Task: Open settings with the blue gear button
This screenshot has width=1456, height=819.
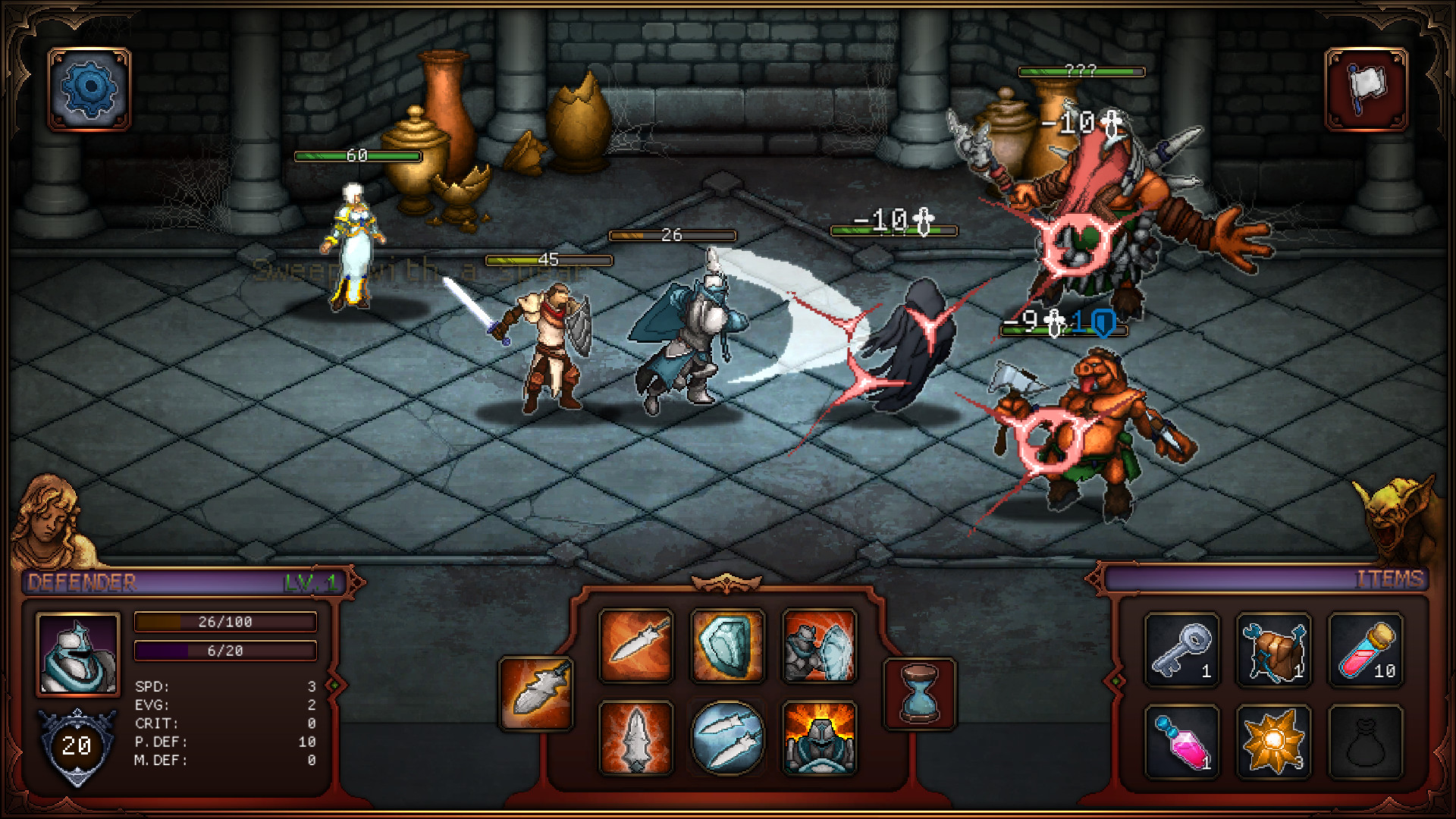Action: (x=89, y=89)
